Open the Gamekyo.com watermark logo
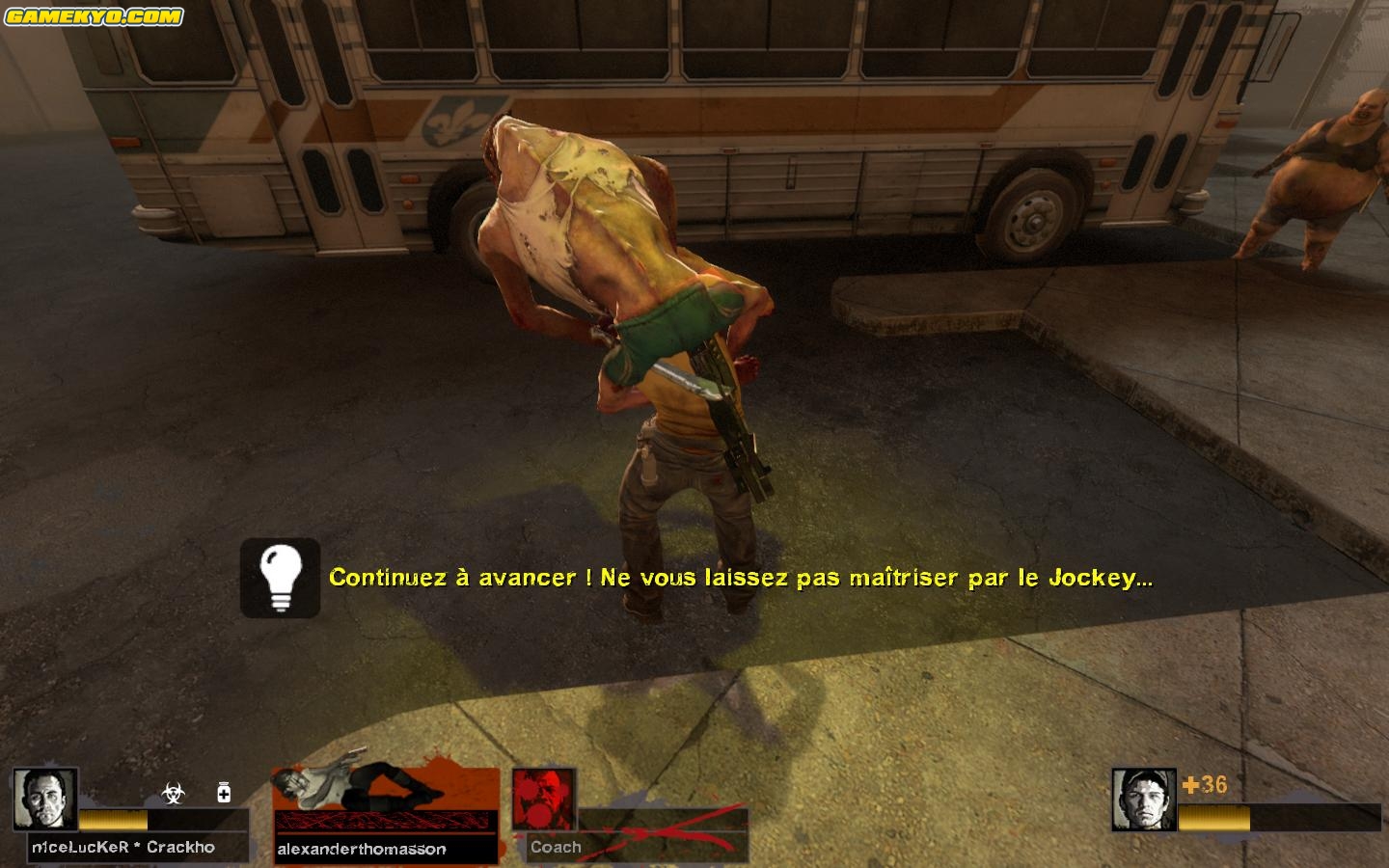This screenshot has height=868, width=1389. pos(94,16)
